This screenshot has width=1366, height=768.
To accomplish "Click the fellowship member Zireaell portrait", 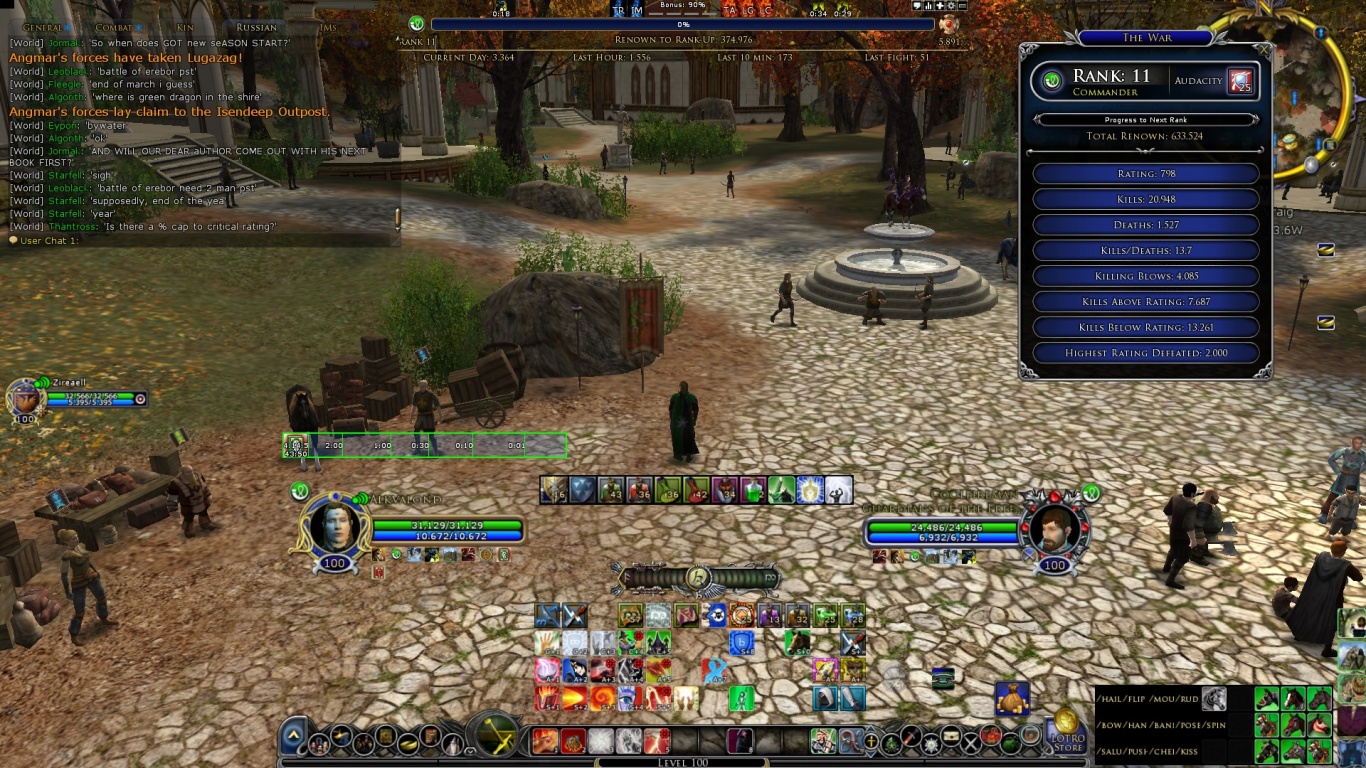I will pos(25,398).
